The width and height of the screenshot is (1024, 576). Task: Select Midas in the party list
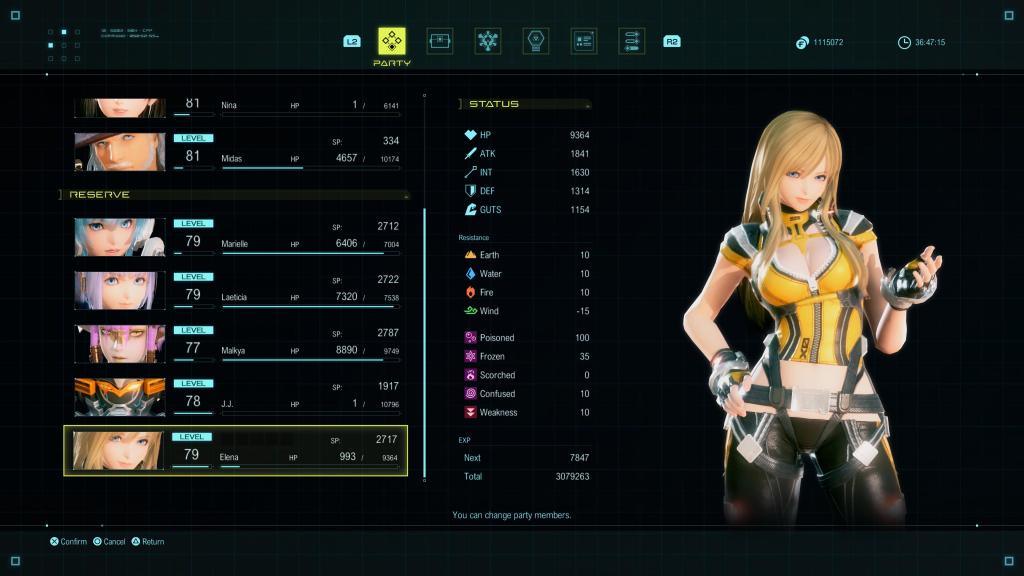tap(236, 151)
